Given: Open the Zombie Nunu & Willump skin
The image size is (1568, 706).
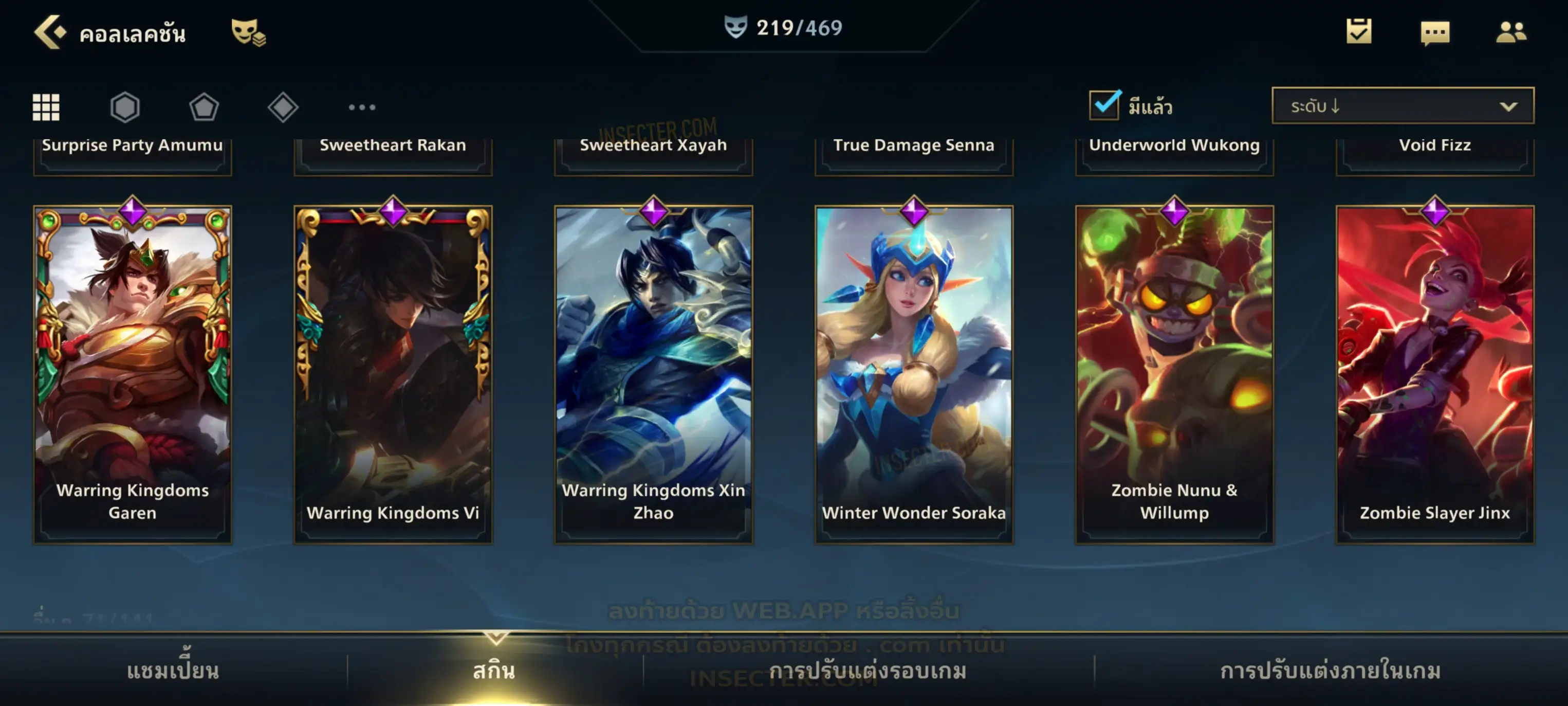Looking at the screenshot, I should pyautogui.click(x=1174, y=373).
